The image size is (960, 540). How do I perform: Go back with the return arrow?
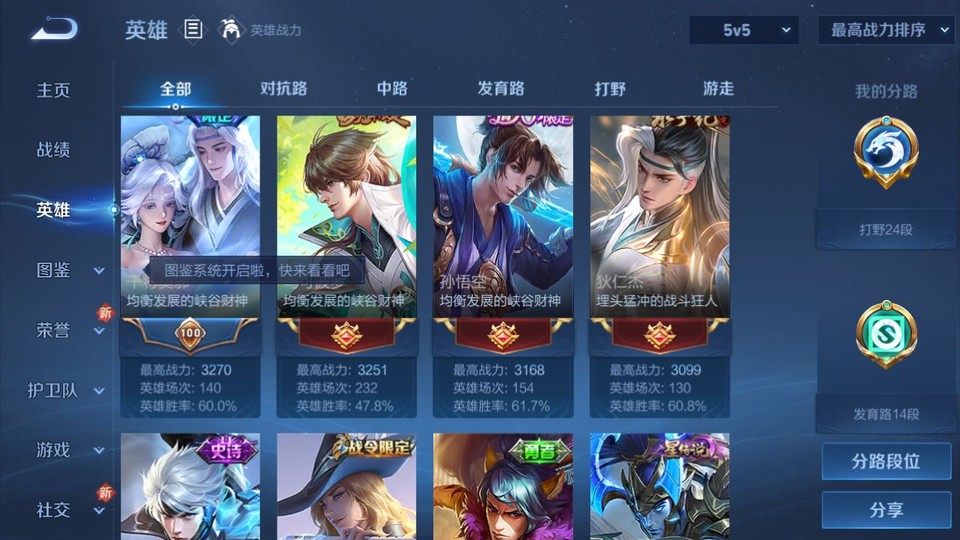54,30
